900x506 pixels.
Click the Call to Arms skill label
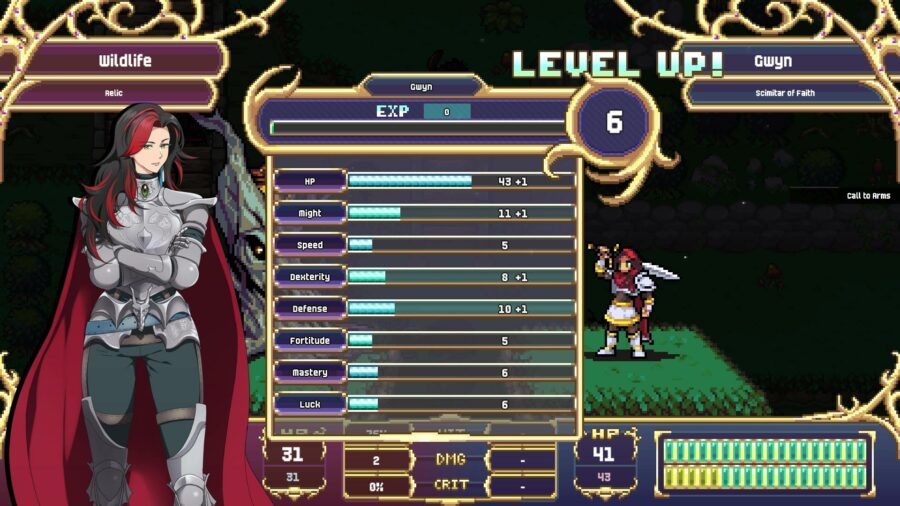868,196
